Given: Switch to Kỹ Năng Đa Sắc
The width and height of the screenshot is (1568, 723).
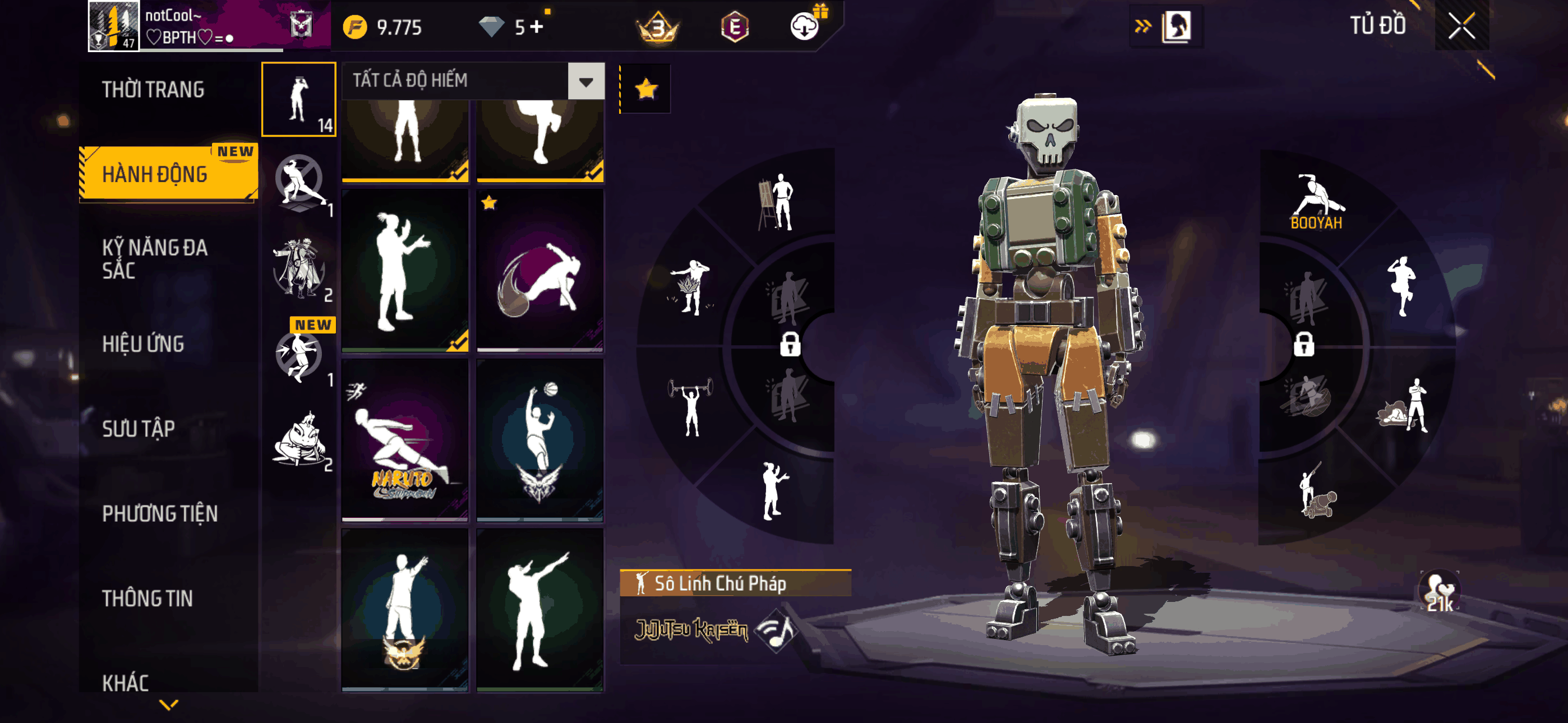Looking at the screenshot, I should 155,258.
